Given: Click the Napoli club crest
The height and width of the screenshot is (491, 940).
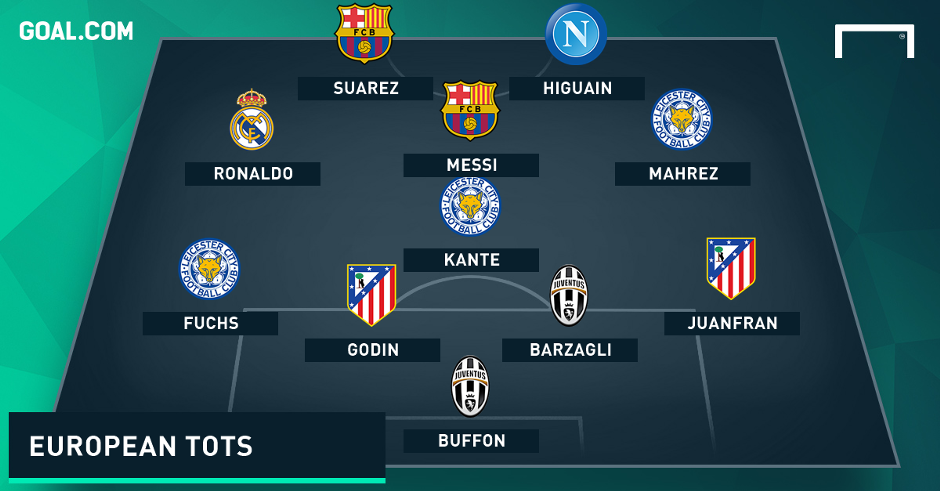Looking at the screenshot, I should 576,35.
